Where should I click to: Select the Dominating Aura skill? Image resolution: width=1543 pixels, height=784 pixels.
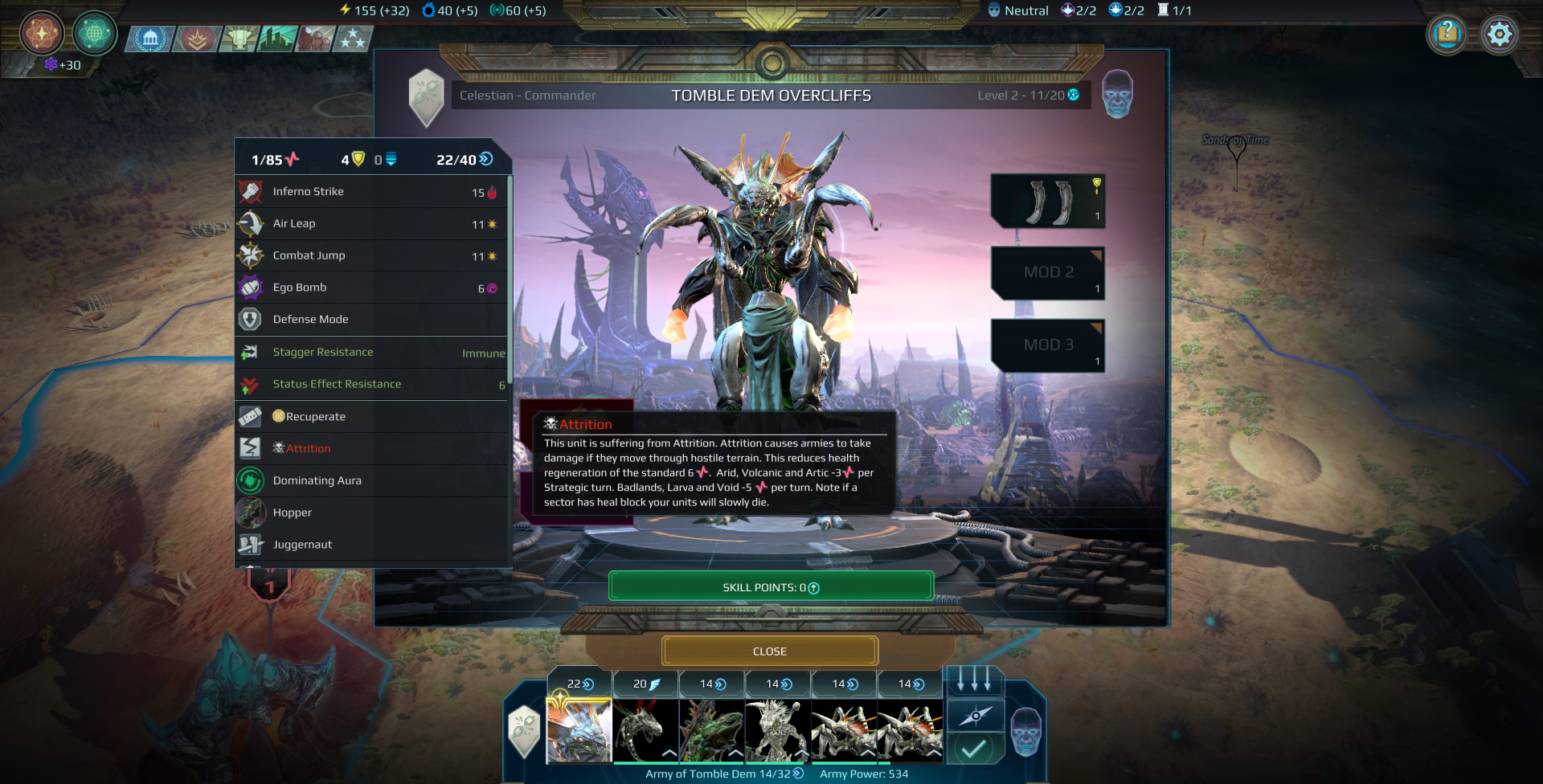251,480
